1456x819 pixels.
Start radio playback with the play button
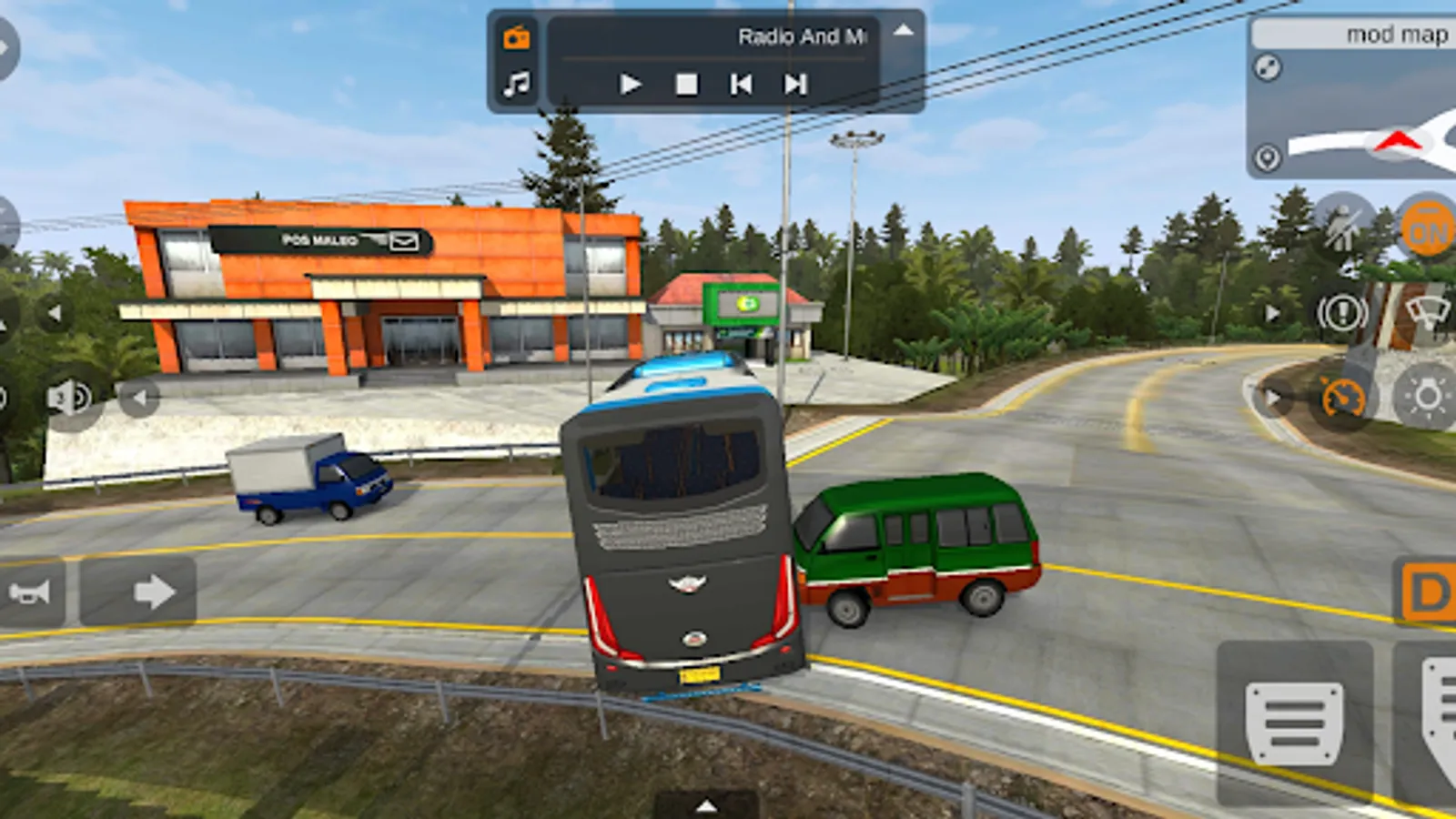630,85
